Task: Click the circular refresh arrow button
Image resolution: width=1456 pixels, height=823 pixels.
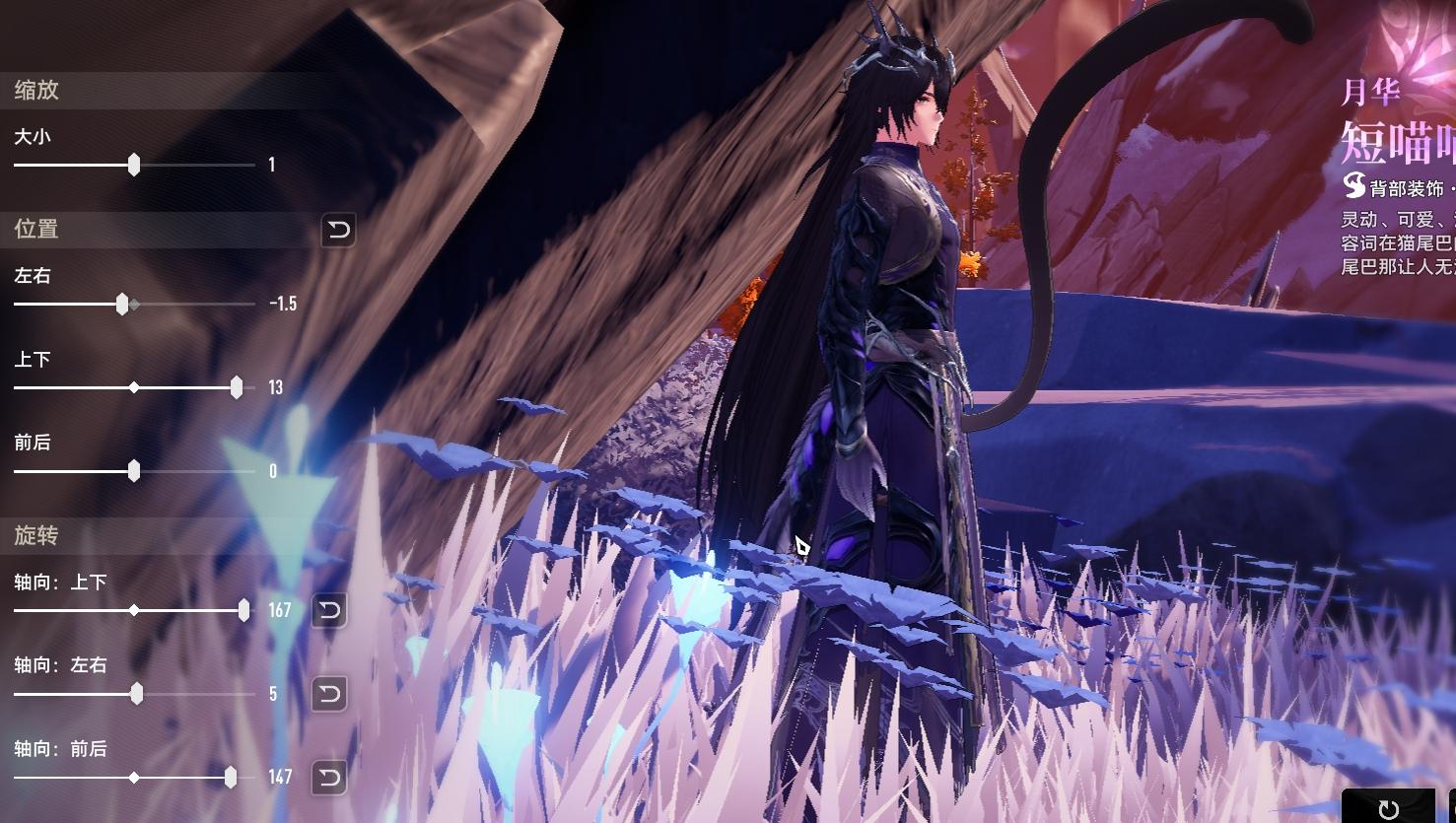Action: tap(1388, 809)
